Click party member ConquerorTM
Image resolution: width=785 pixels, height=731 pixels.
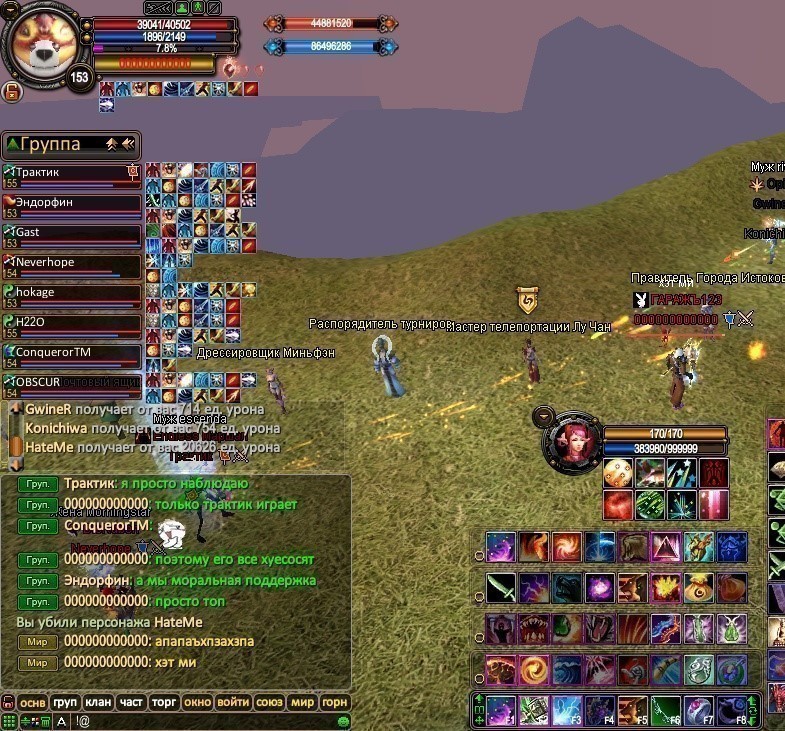click(72, 353)
